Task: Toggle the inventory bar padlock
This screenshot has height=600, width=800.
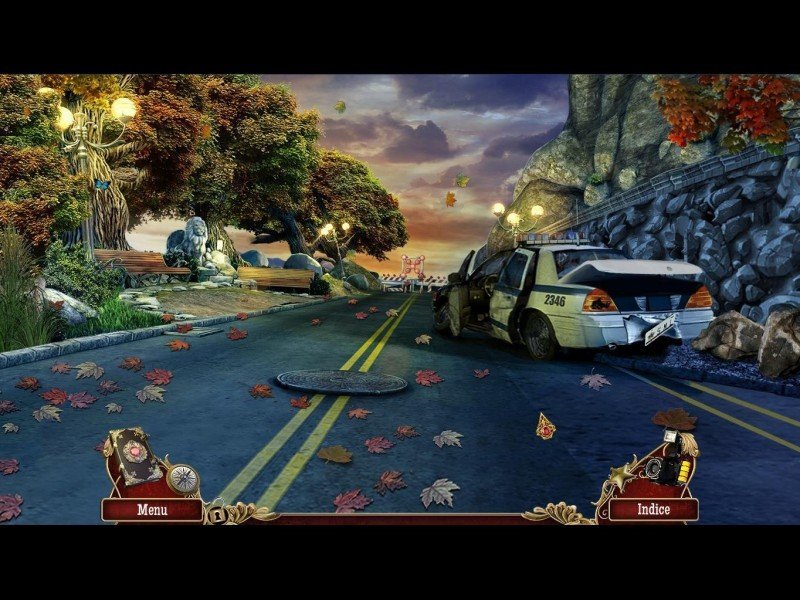Action: click(216, 514)
